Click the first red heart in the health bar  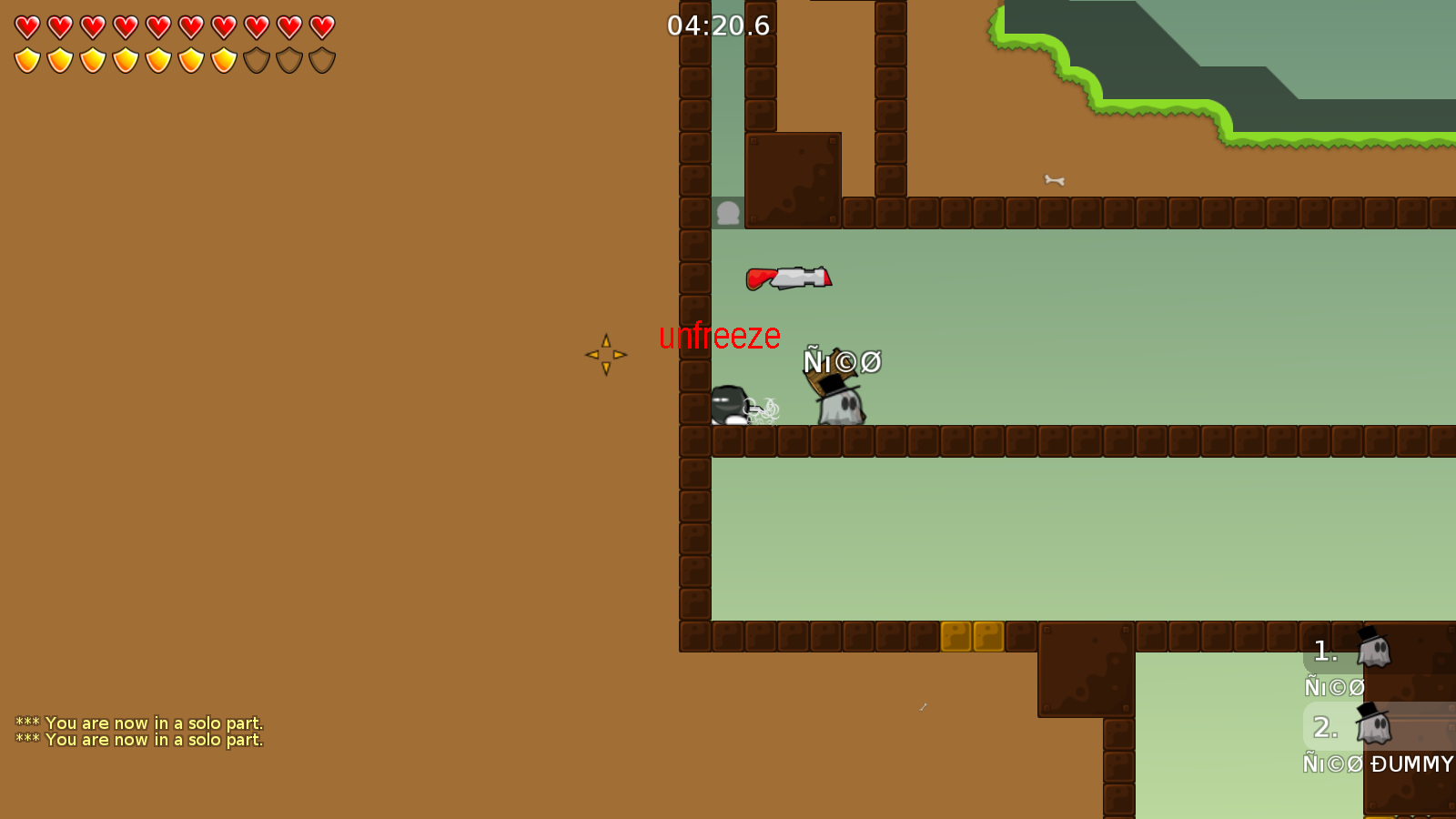pyautogui.click(x=27, y=26)
